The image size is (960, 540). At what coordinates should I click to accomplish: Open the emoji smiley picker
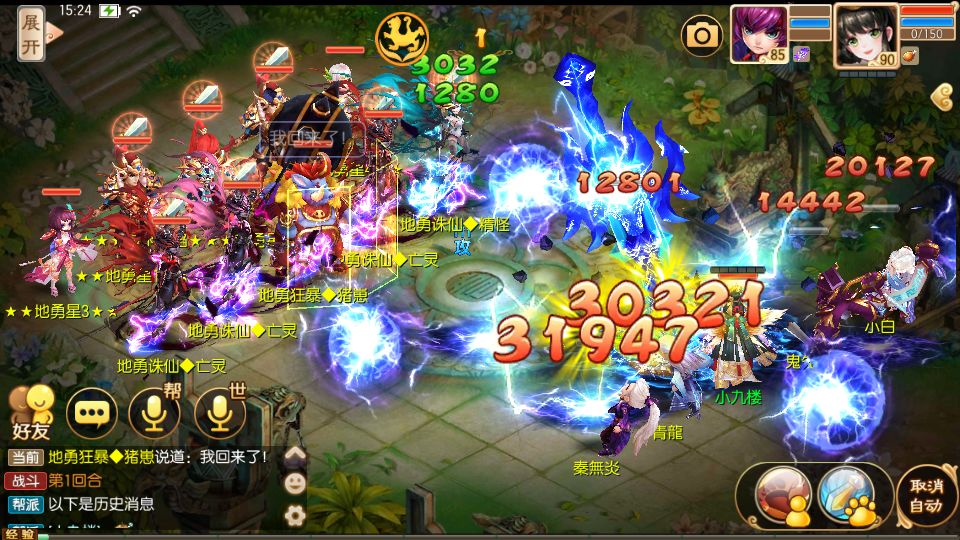click(x=295, y=483)
